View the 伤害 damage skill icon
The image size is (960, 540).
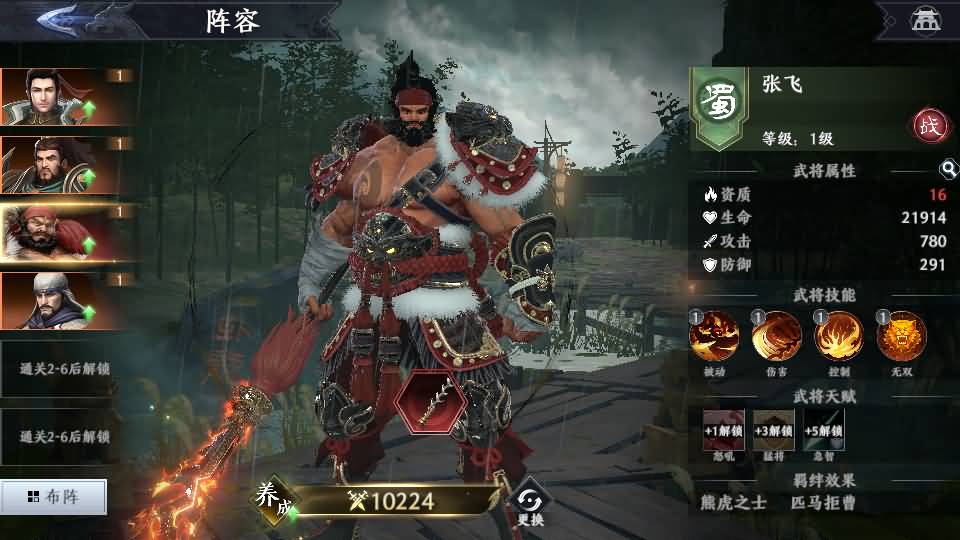click(777, 336)
